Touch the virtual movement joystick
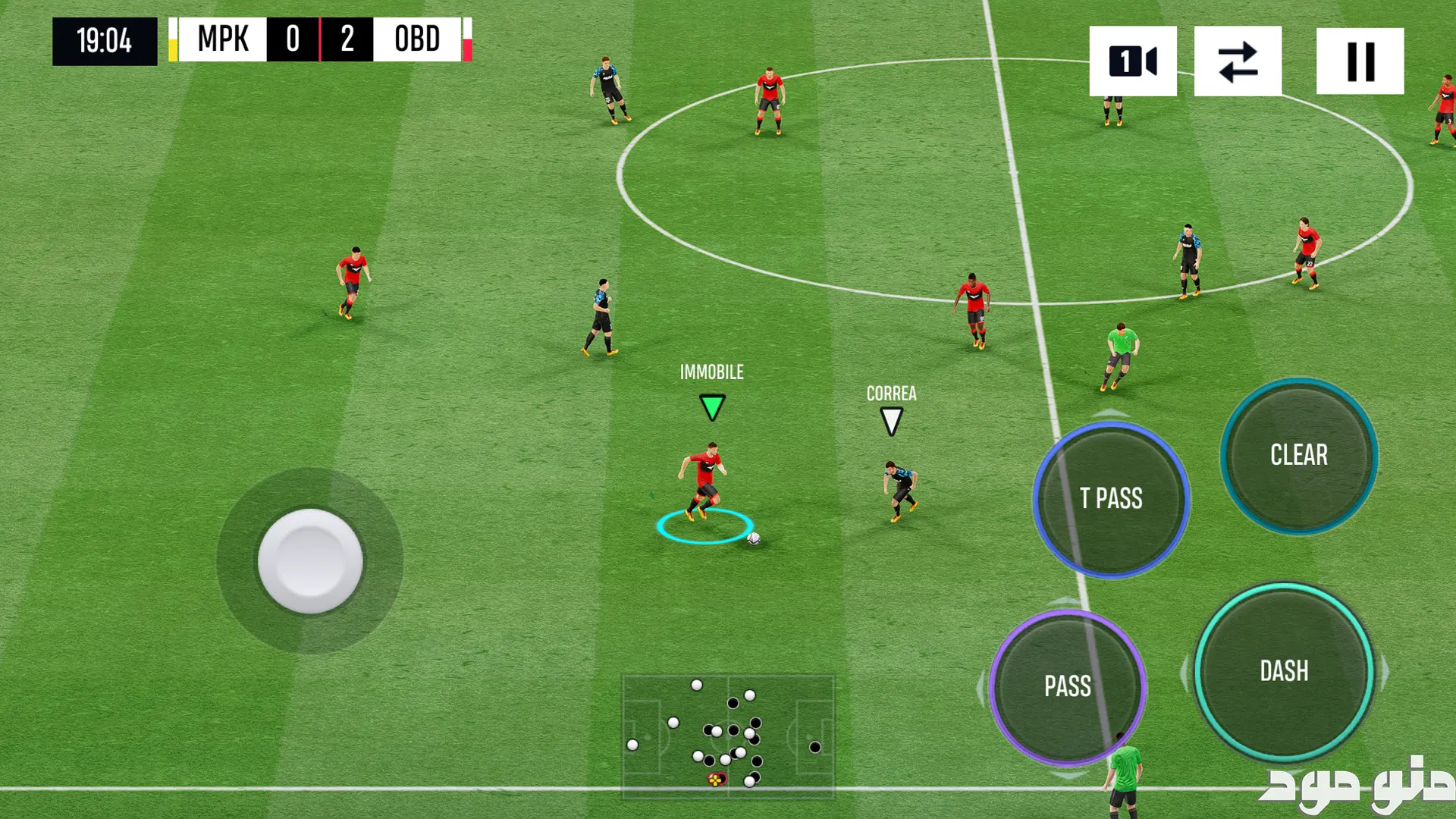Viewport: 1456px width, 819px height. click(x=310, y=561)
